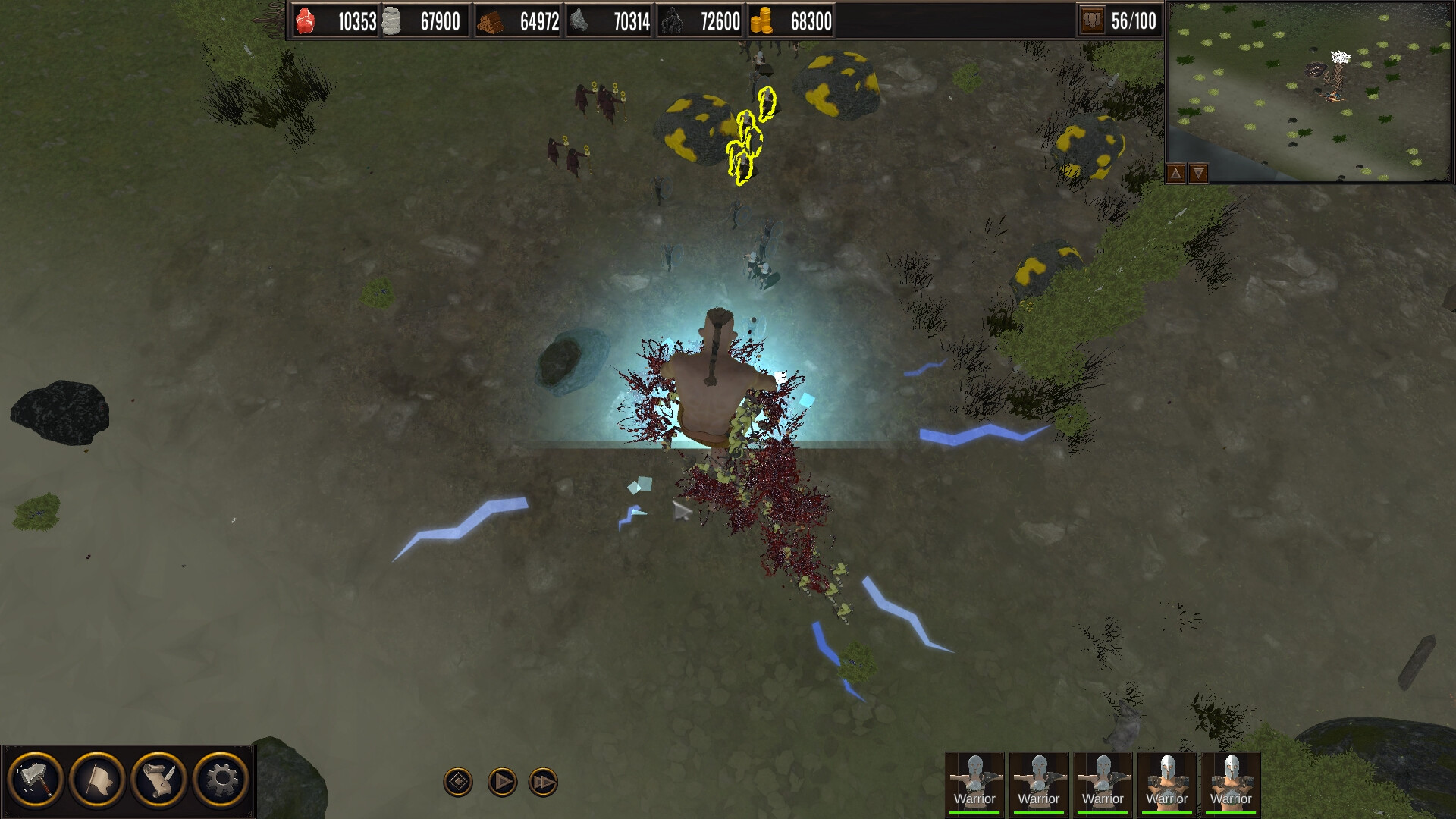
Task: Click the minimap up arrow
Action: (1175, 173)
